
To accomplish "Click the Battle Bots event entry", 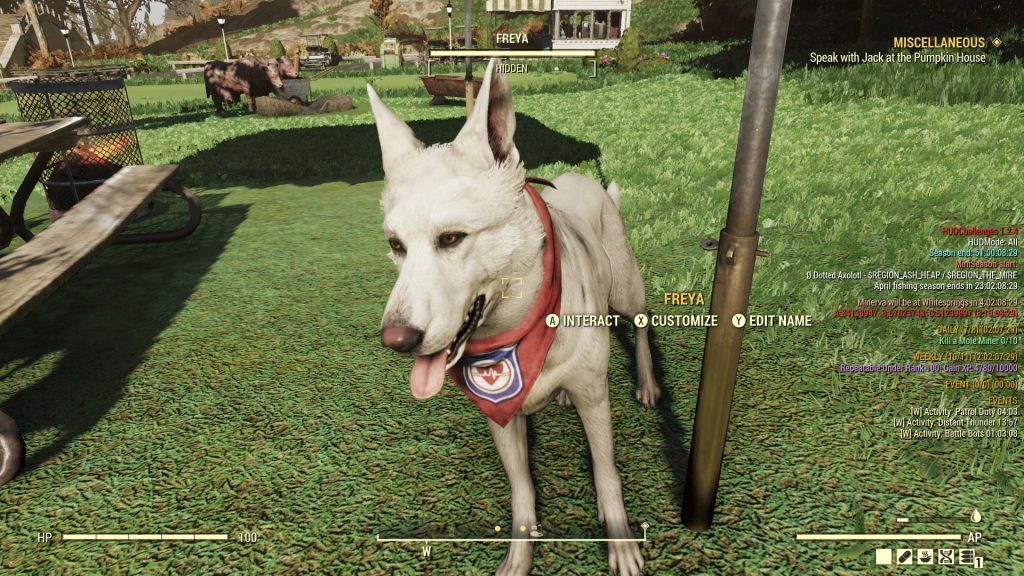I will (x=958, y=433).
